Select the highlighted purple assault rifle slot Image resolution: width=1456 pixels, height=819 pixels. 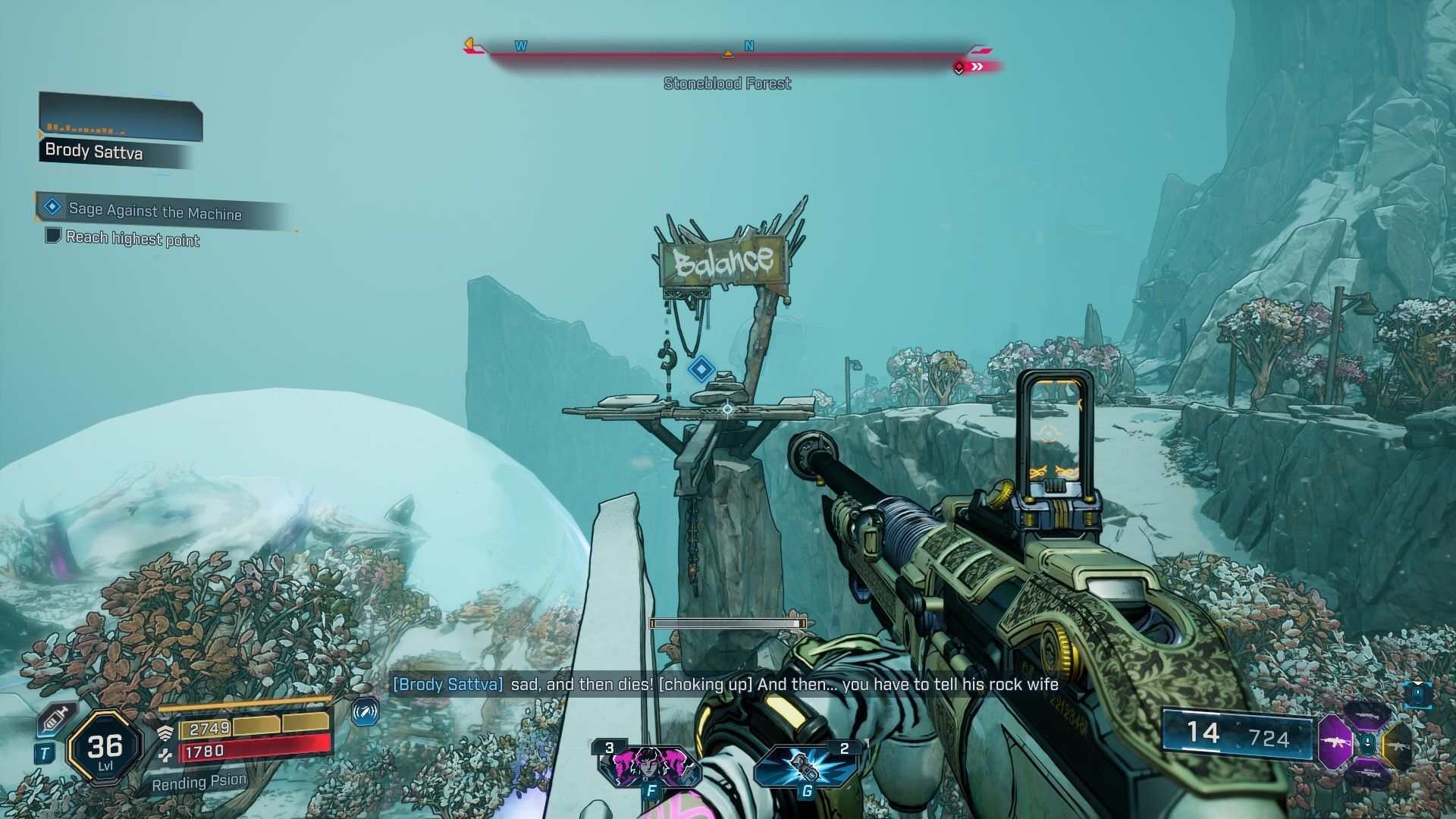tap(1334, 741)
